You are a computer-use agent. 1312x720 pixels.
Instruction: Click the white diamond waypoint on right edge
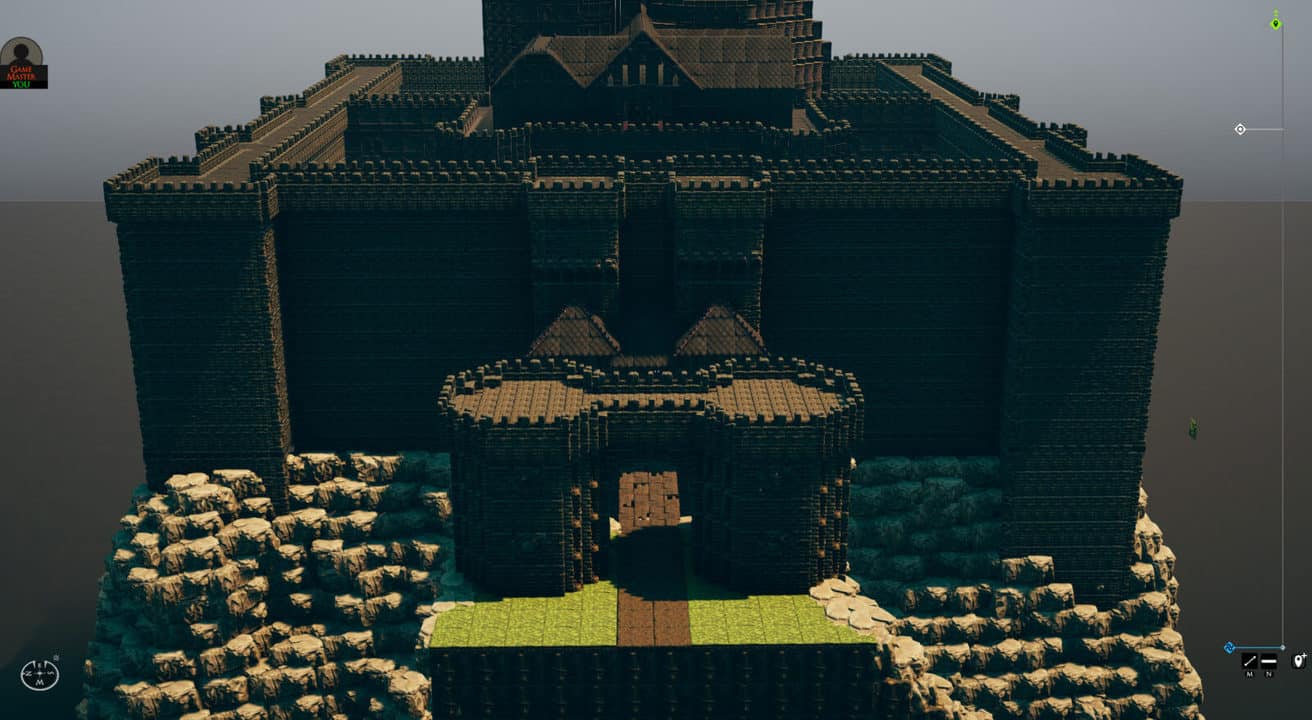tap(1241, 129)
